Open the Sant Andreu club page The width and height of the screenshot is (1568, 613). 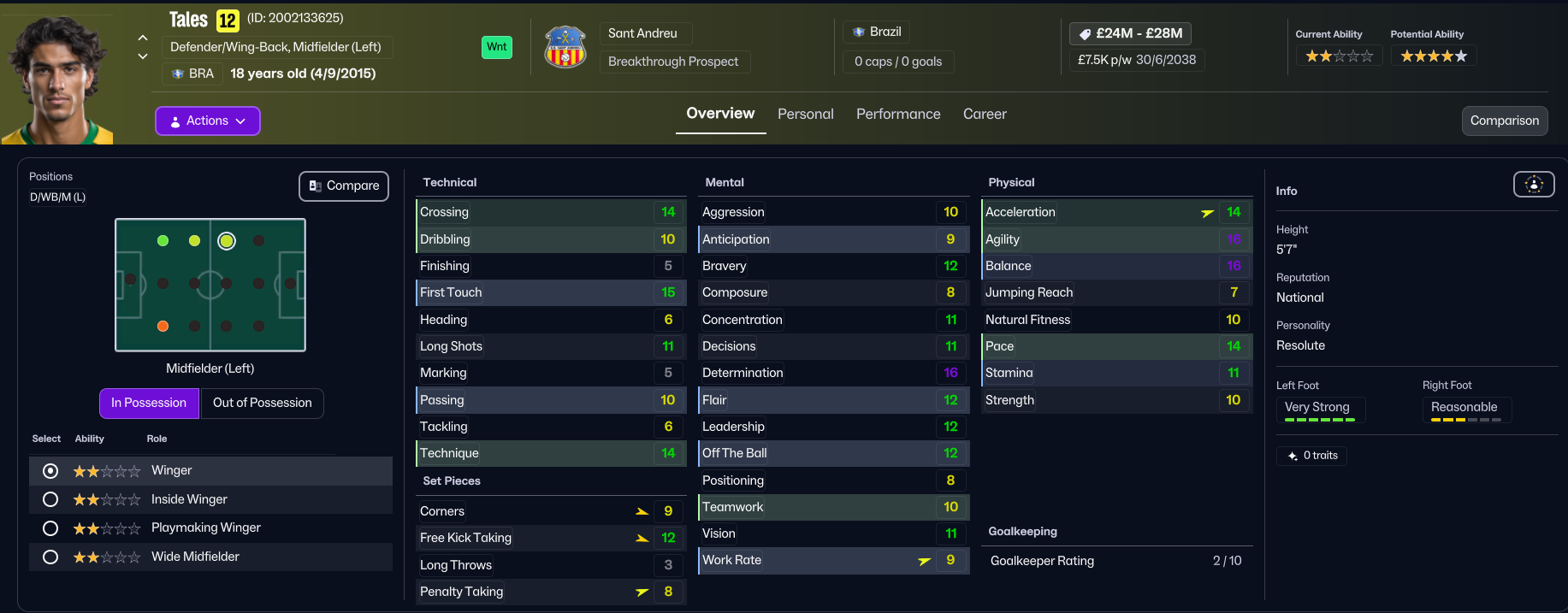(x=642, y=33)
